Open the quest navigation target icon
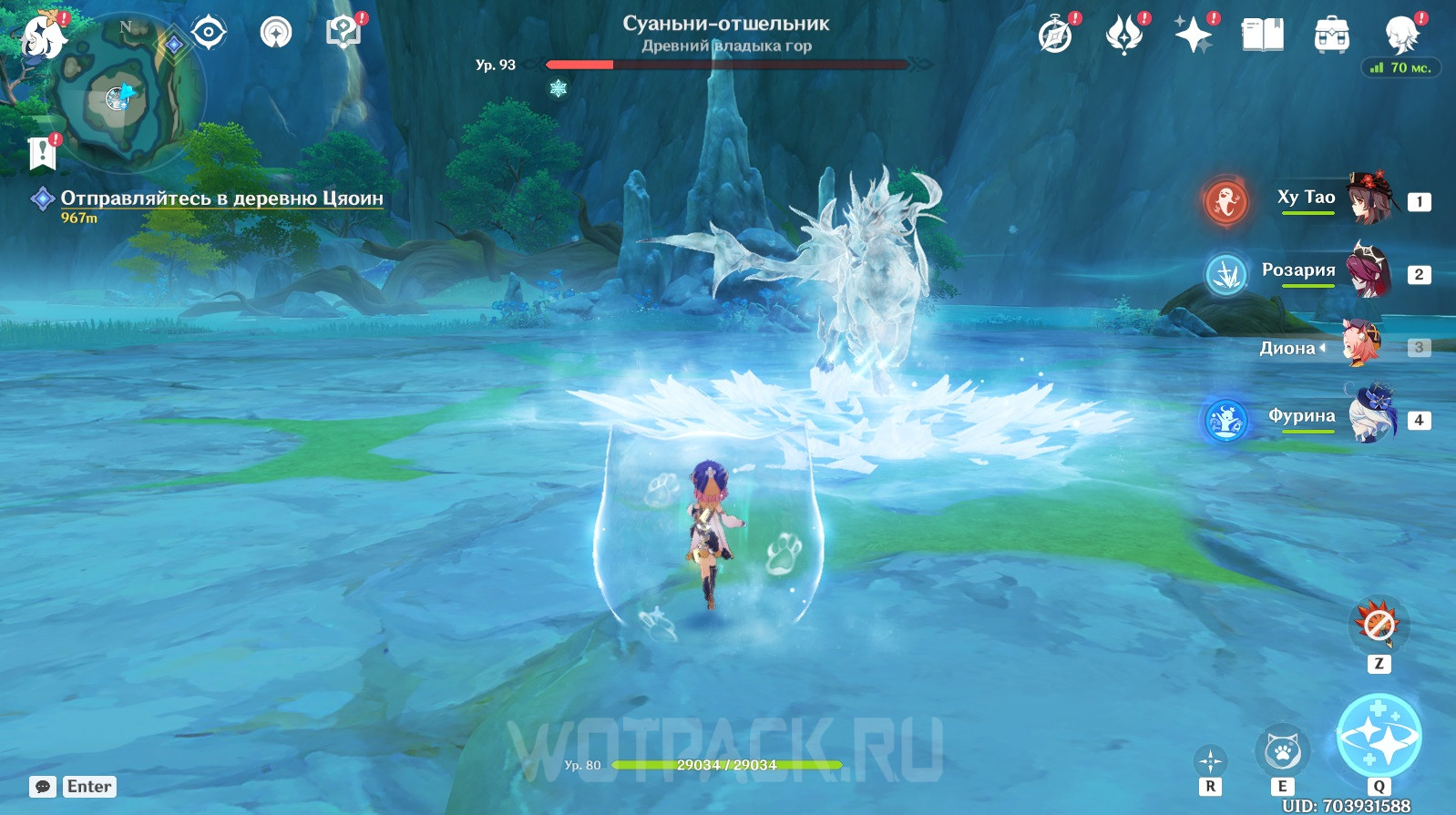This screenshot has width=1456, height=815. (x=209, y=33)
